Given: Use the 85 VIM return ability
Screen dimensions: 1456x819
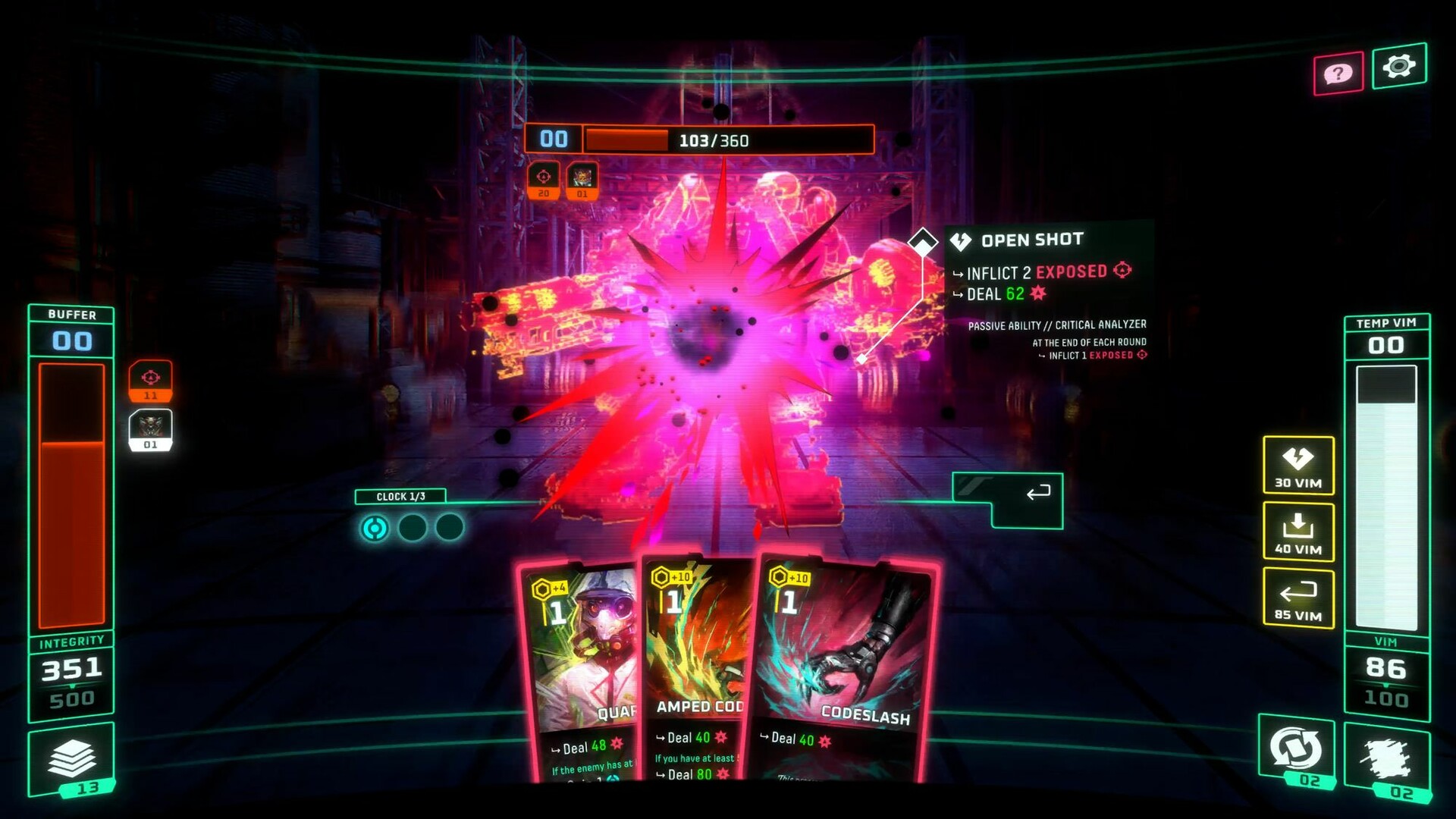Looking at the screenshot, I should click(1298, 597).
